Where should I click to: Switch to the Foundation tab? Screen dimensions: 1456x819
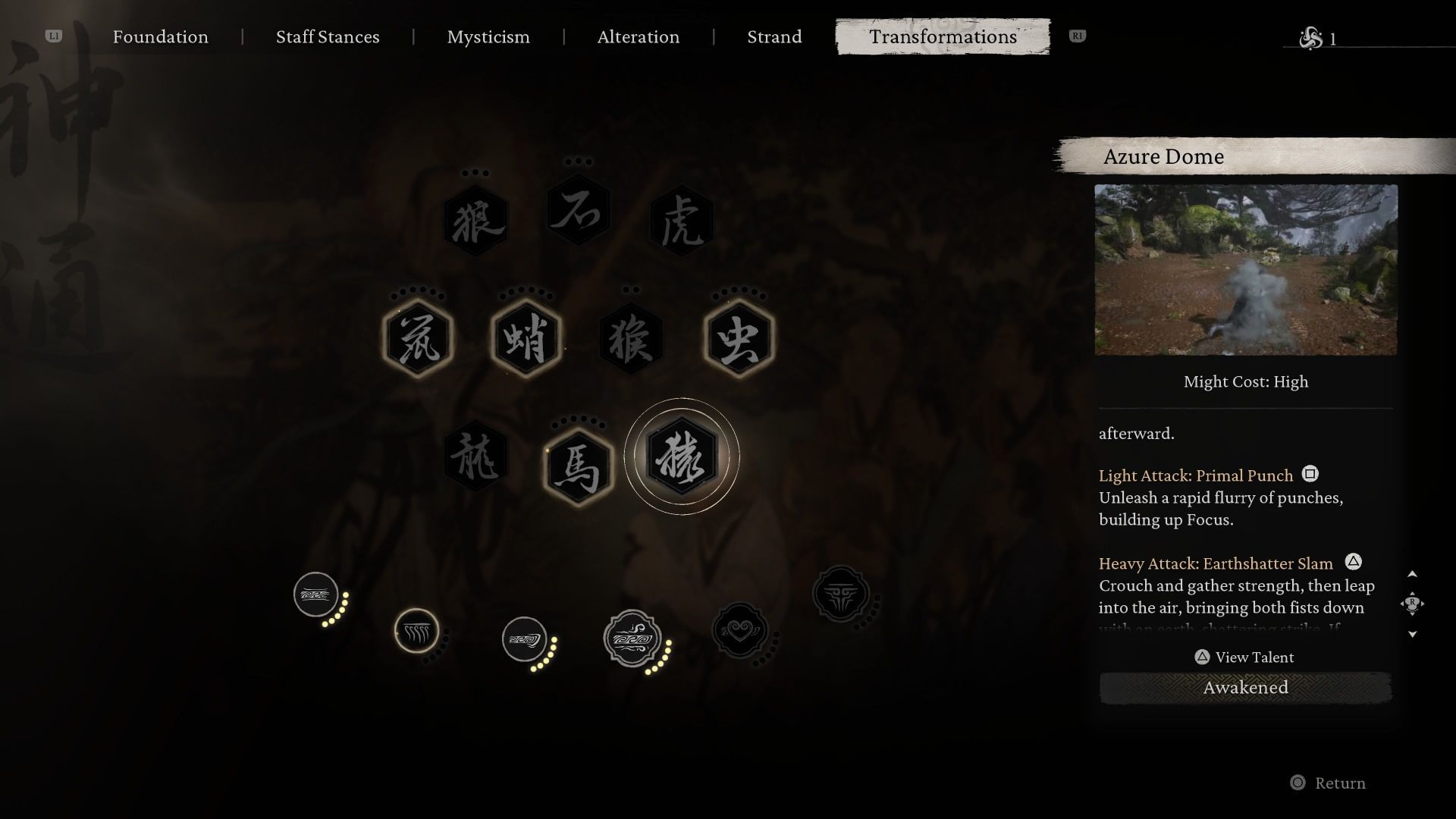pos(160,36)
